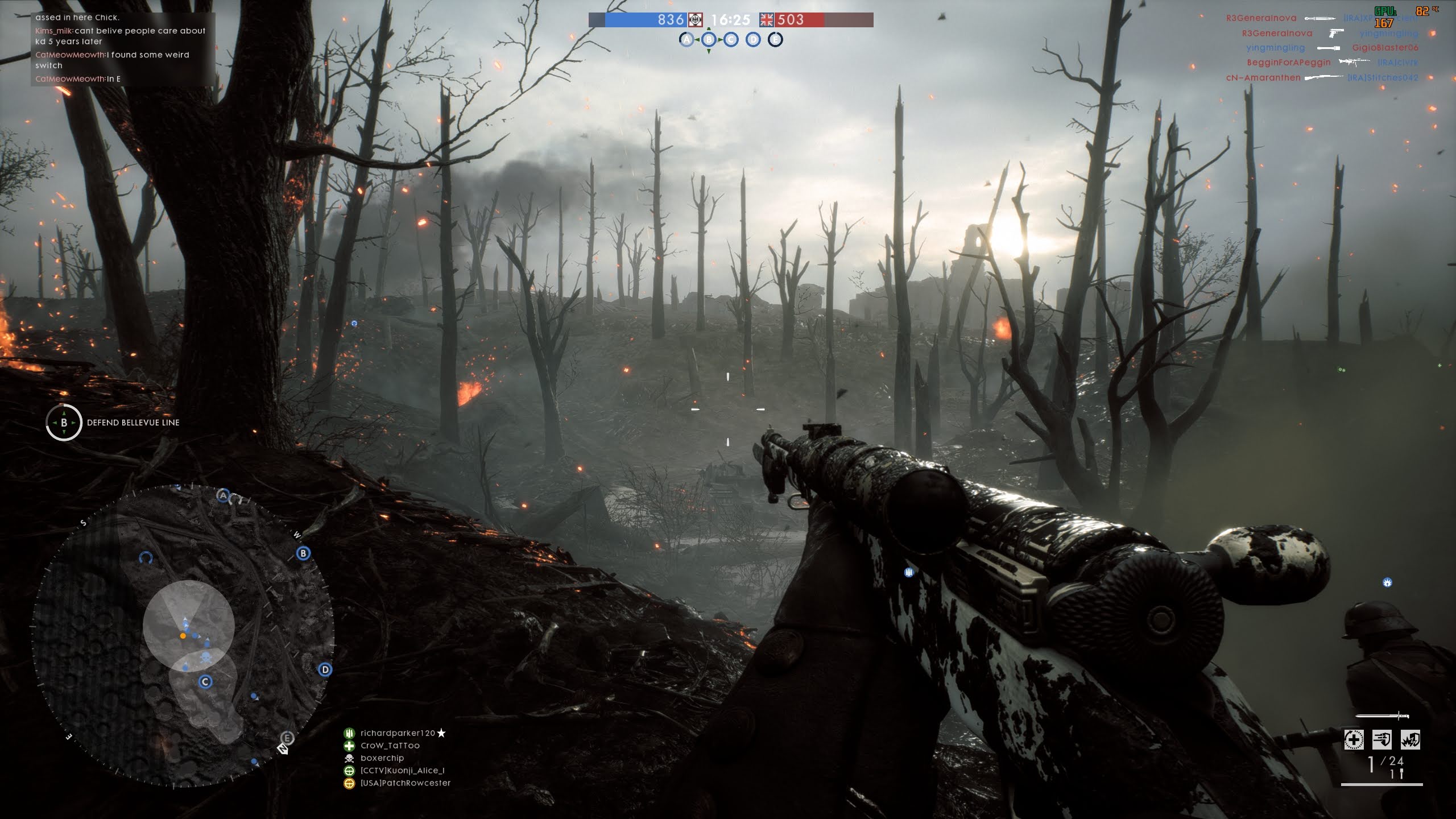
Task: Click the D objective marker on the minimap
Action: [x=325, y=669]
